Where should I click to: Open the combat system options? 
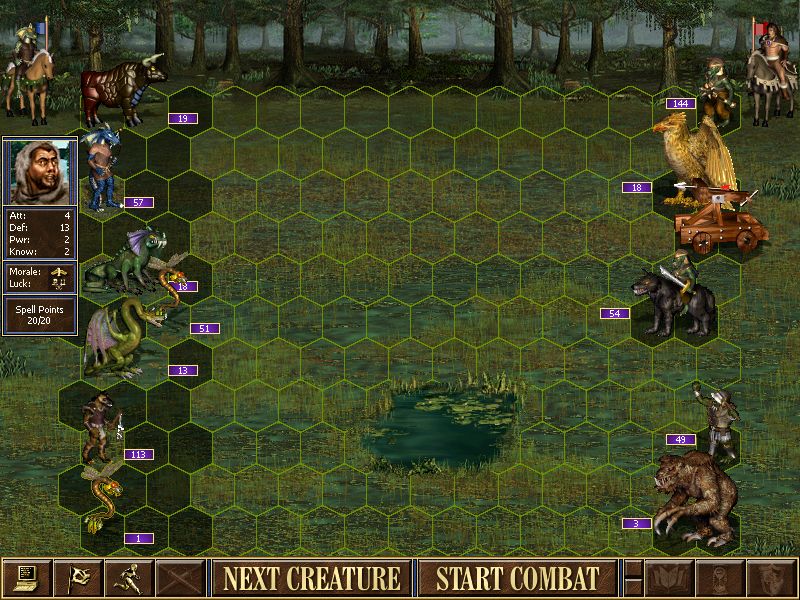pos(26,578)
